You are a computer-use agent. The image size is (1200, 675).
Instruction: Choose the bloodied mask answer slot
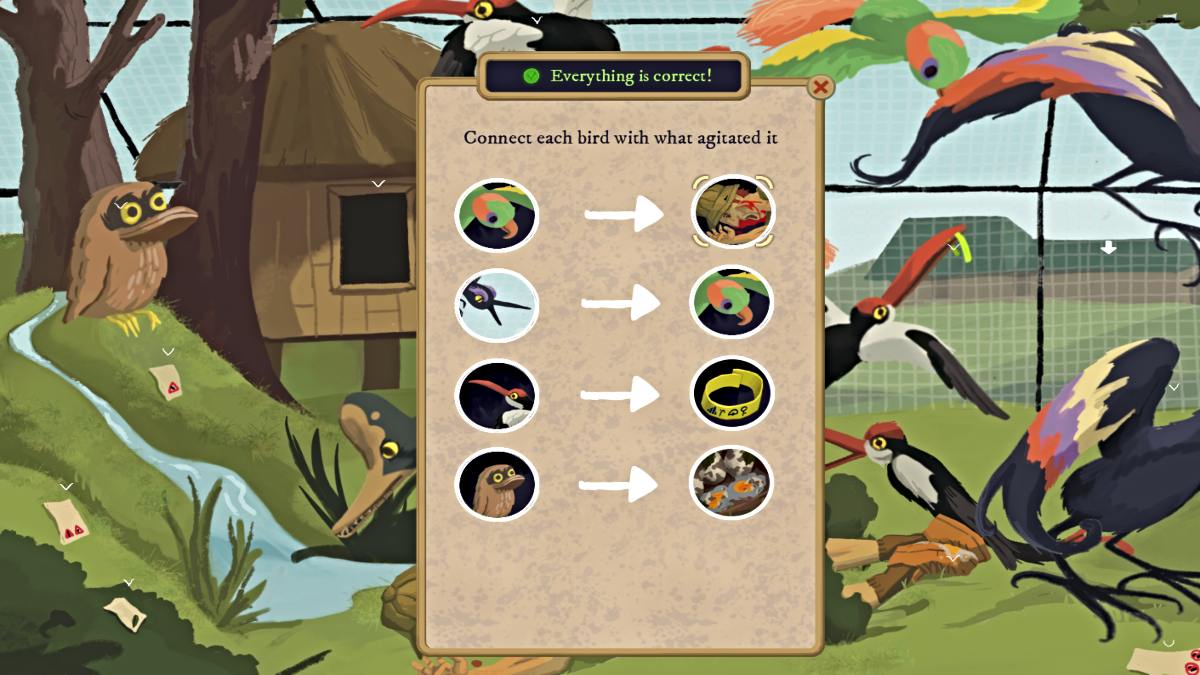click(x=733, y=212)
